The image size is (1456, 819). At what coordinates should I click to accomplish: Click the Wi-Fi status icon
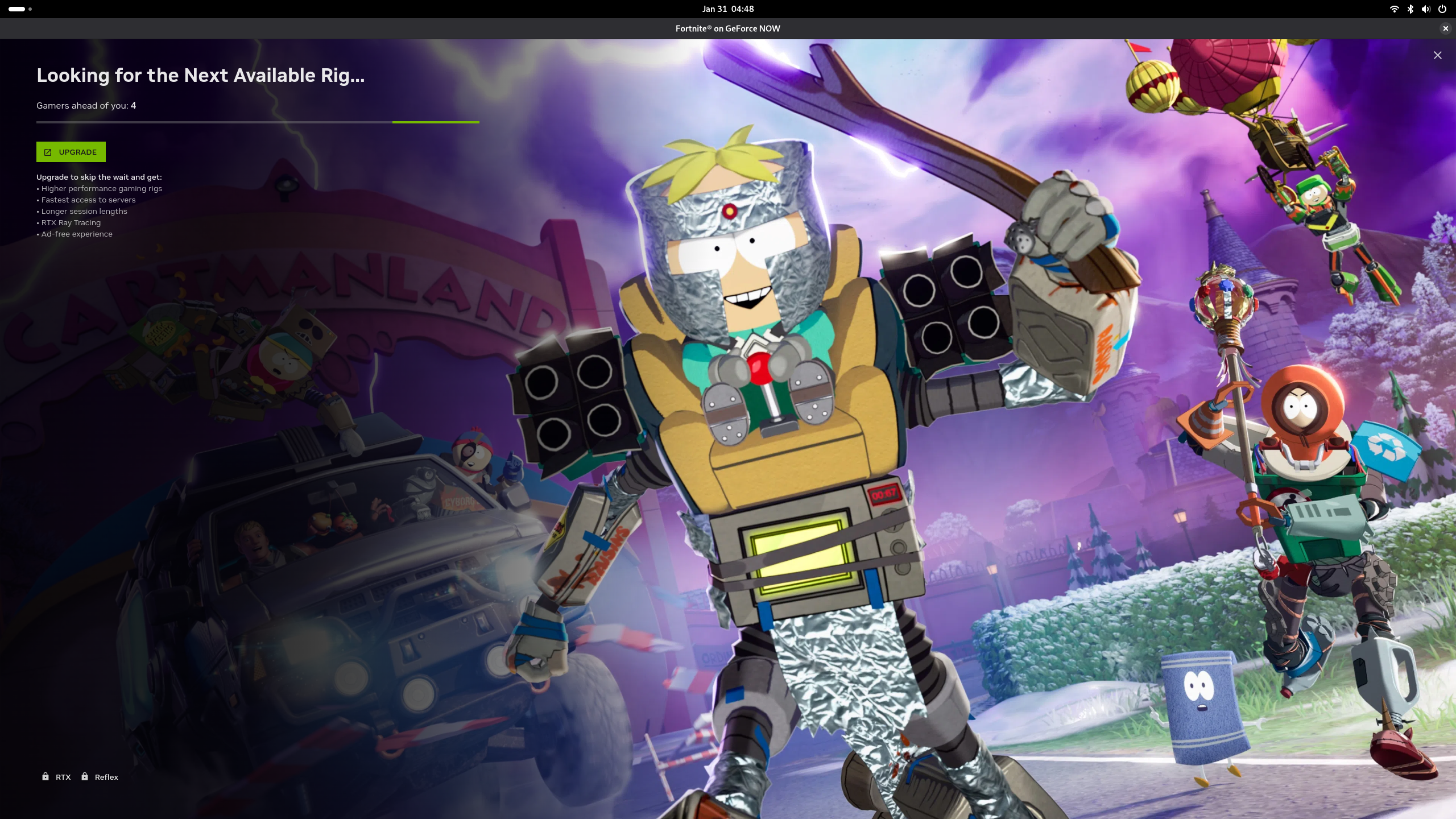(x=1394, y=9)
